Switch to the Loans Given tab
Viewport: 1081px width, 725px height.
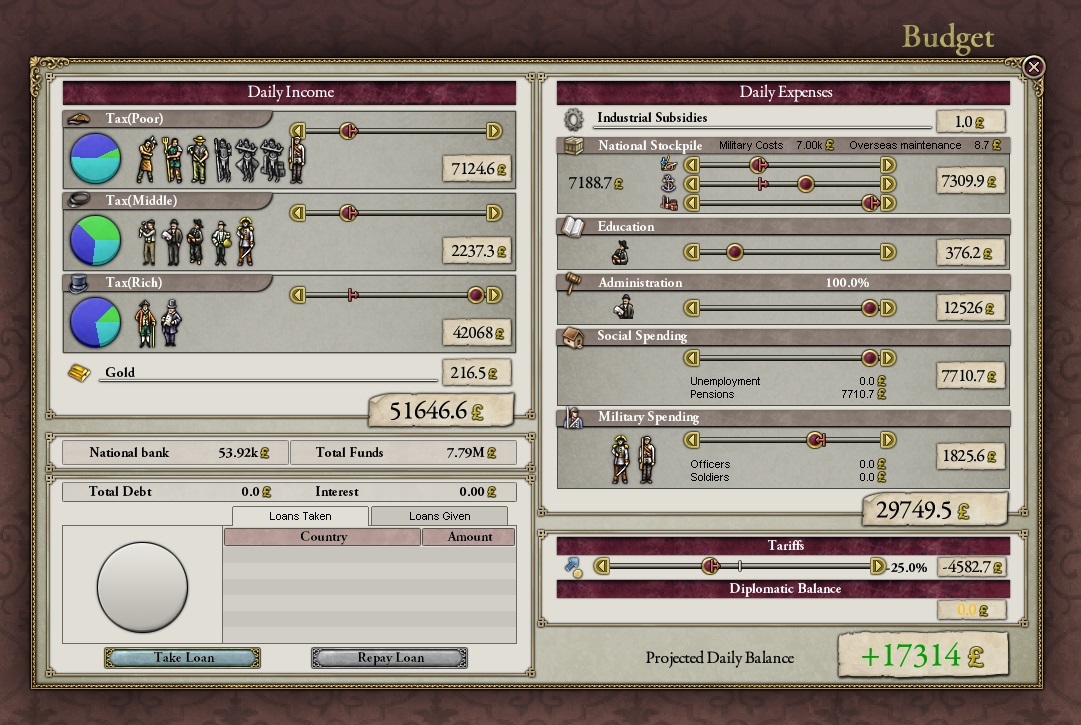(x=439, y=516)
